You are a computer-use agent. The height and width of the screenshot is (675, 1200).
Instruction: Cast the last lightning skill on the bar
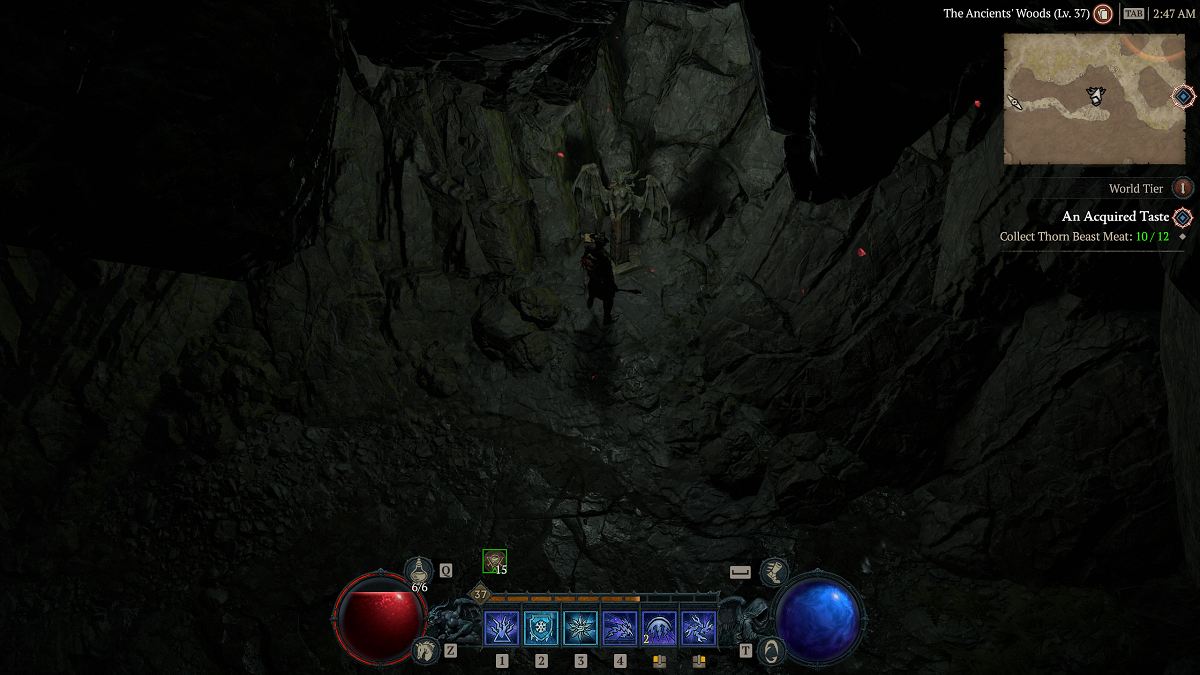(x=699, y=629)
